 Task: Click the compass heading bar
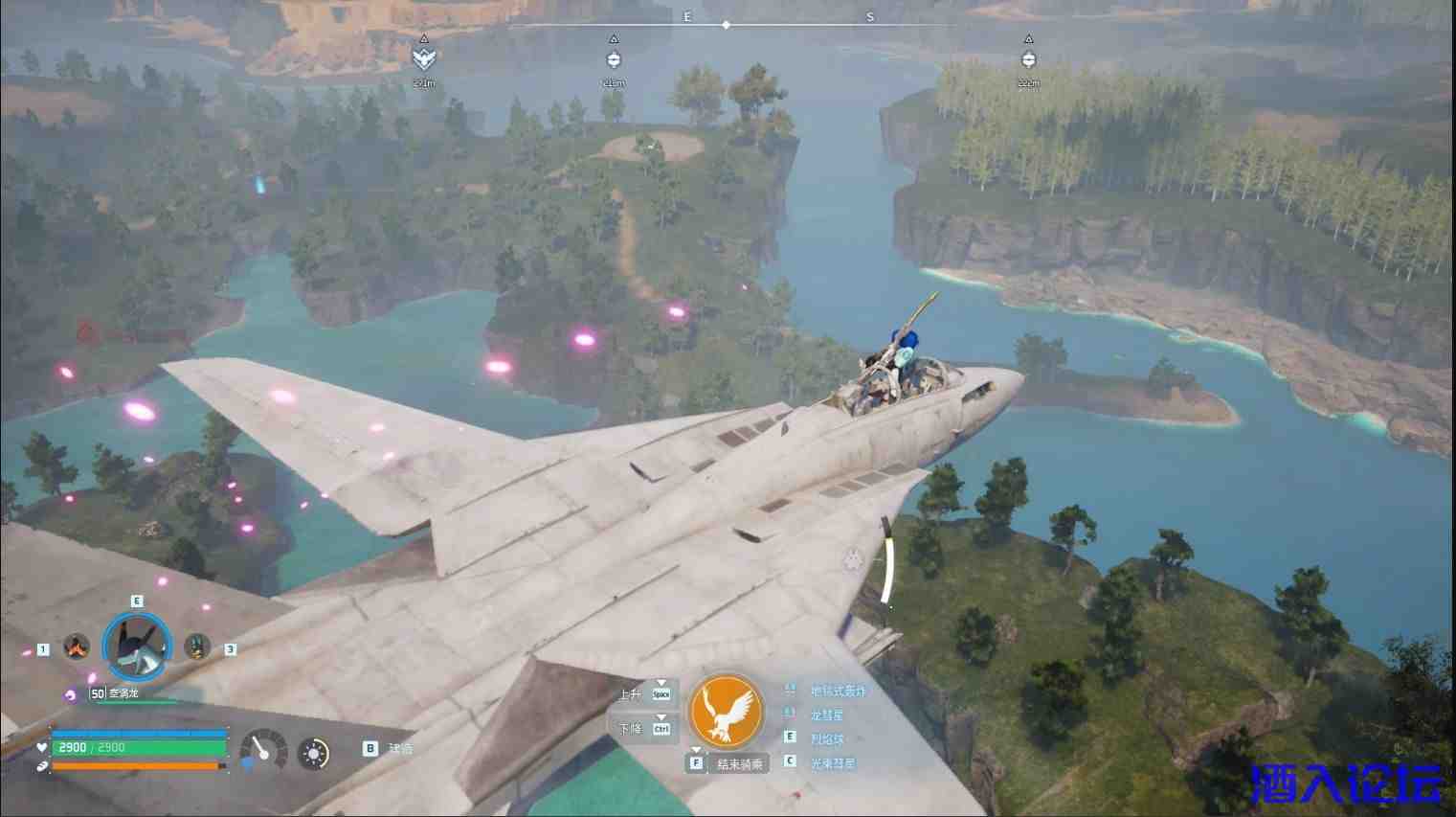click(726, 25)
